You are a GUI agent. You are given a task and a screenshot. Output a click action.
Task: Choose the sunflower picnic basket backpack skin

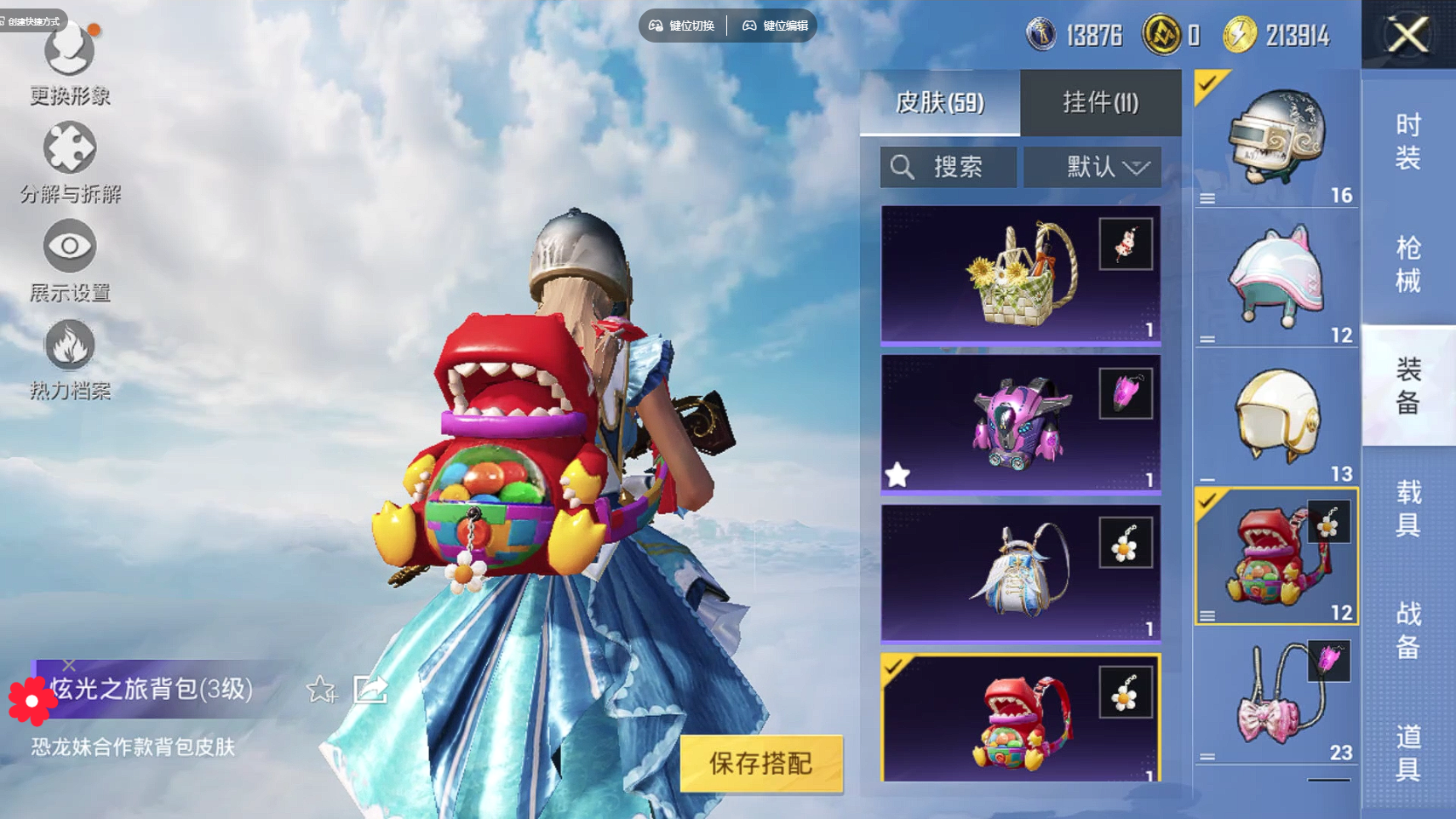tap(1020, 274)
